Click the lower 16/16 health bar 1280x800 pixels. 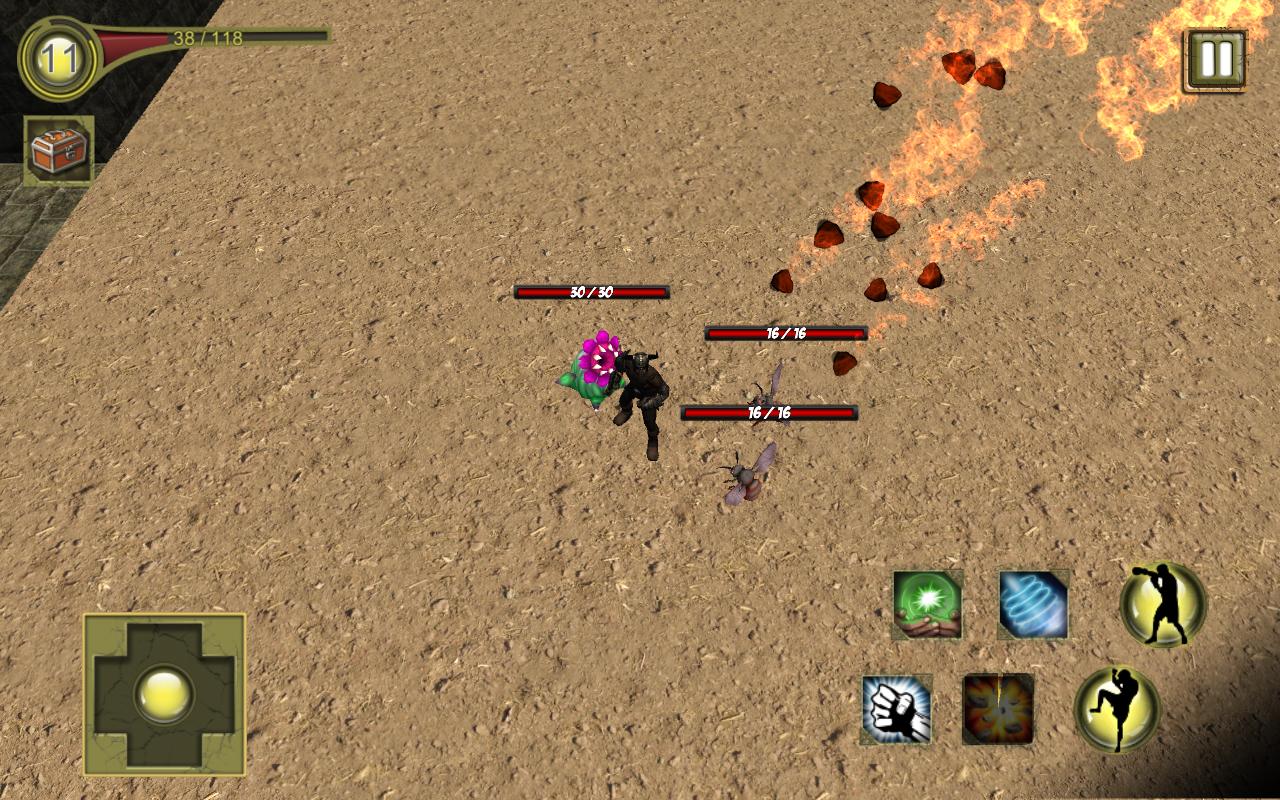coord(769,412)
